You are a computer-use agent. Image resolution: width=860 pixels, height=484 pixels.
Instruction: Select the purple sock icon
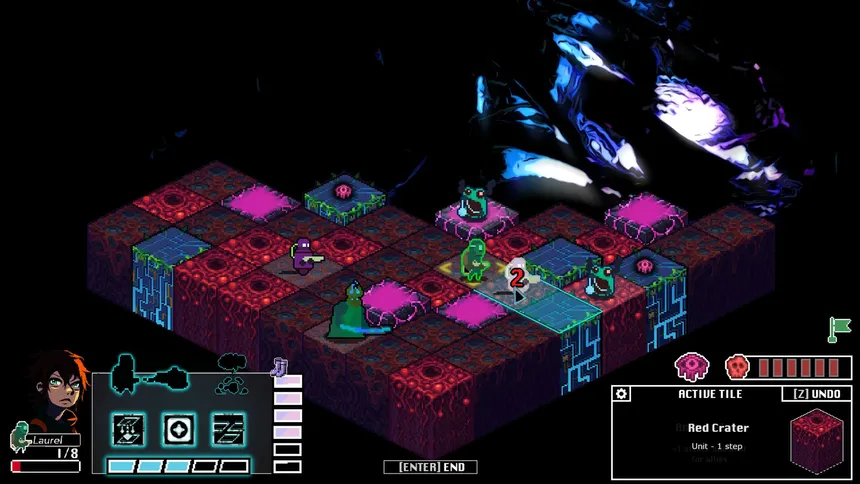pos(280,368)
